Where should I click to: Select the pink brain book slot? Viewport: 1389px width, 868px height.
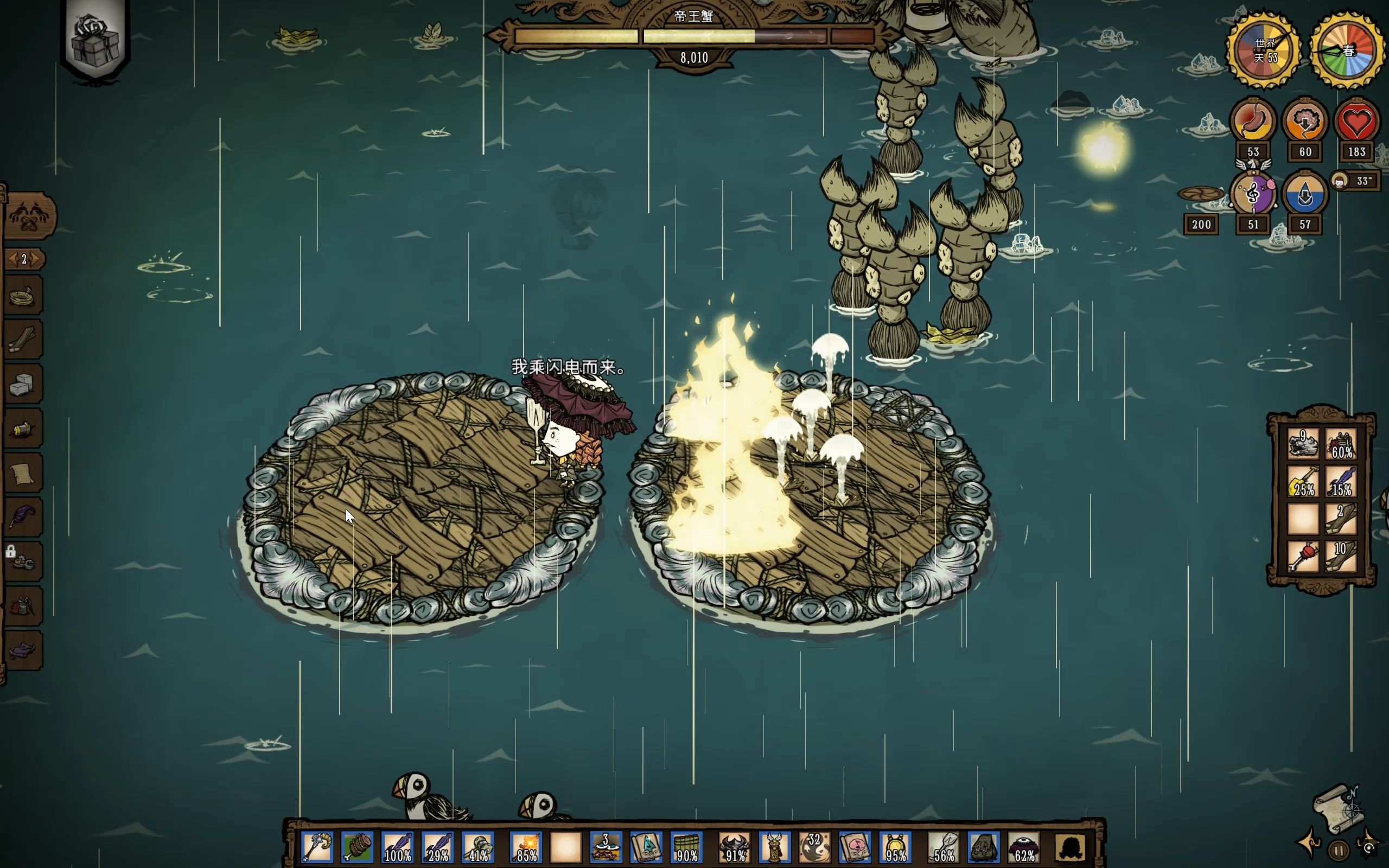(x=855, y=847)
